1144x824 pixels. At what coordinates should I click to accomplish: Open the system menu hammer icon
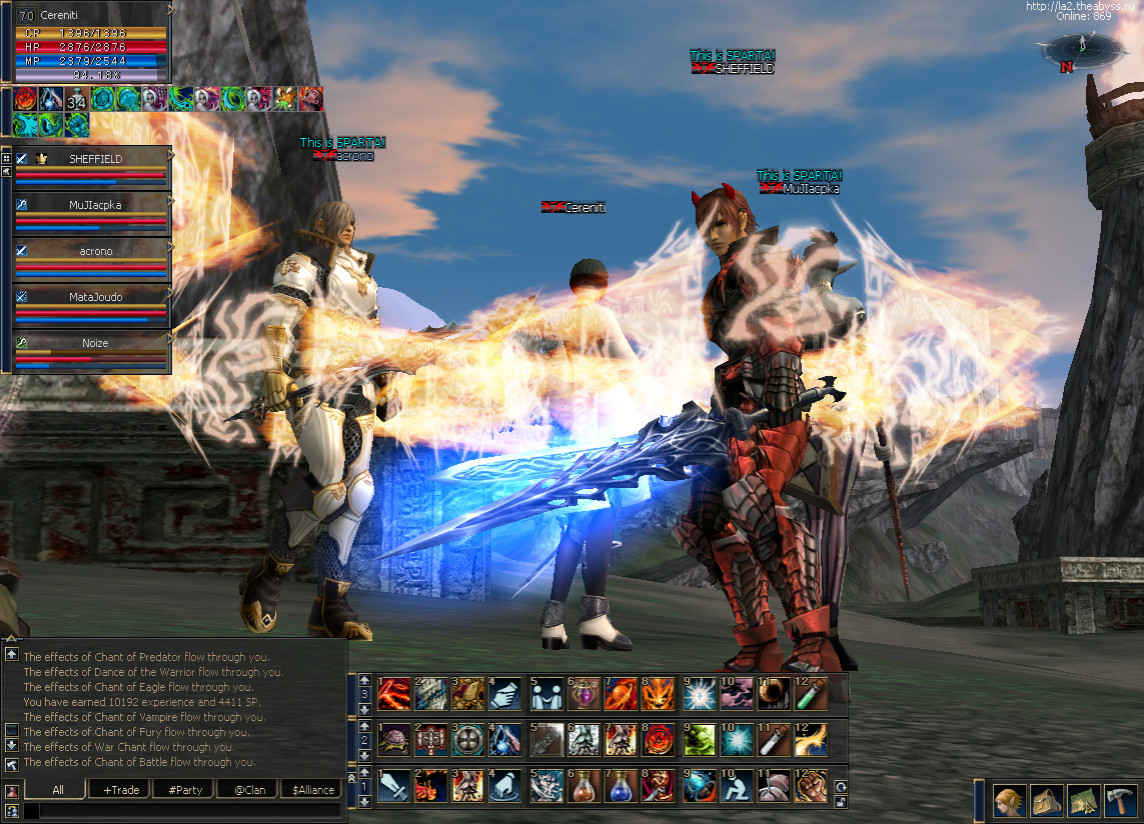(x=1121, y=801)
